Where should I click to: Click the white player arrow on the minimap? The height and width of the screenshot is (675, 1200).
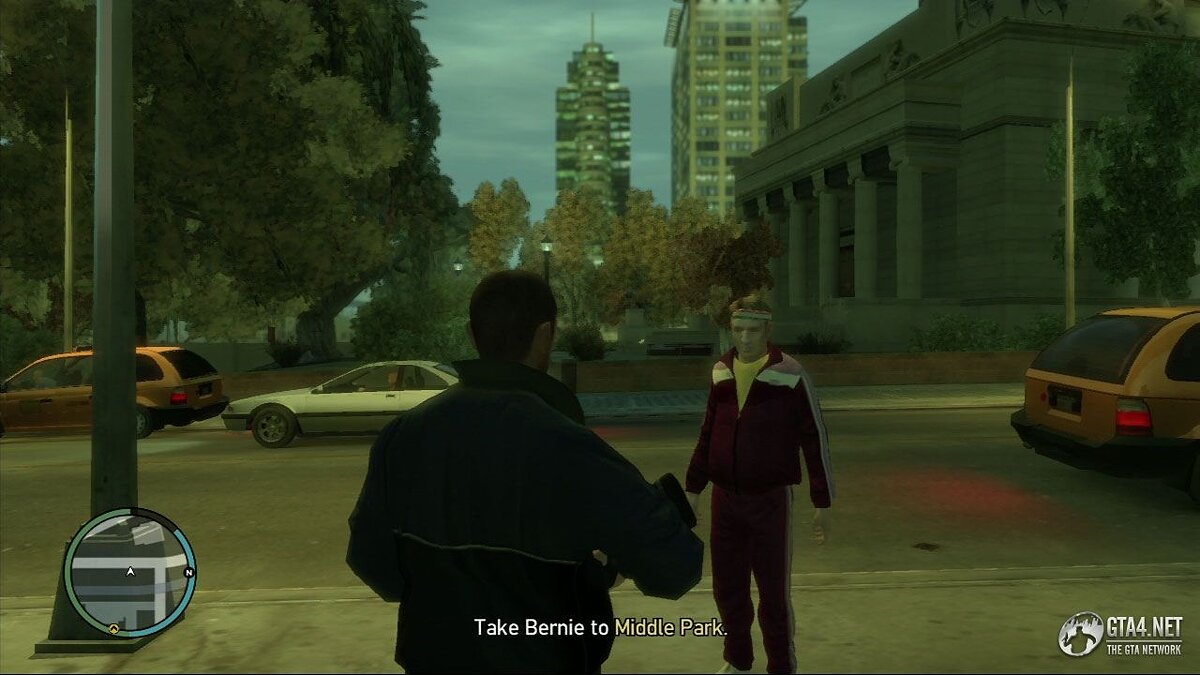pyautogui.click(x=130, y=572)
